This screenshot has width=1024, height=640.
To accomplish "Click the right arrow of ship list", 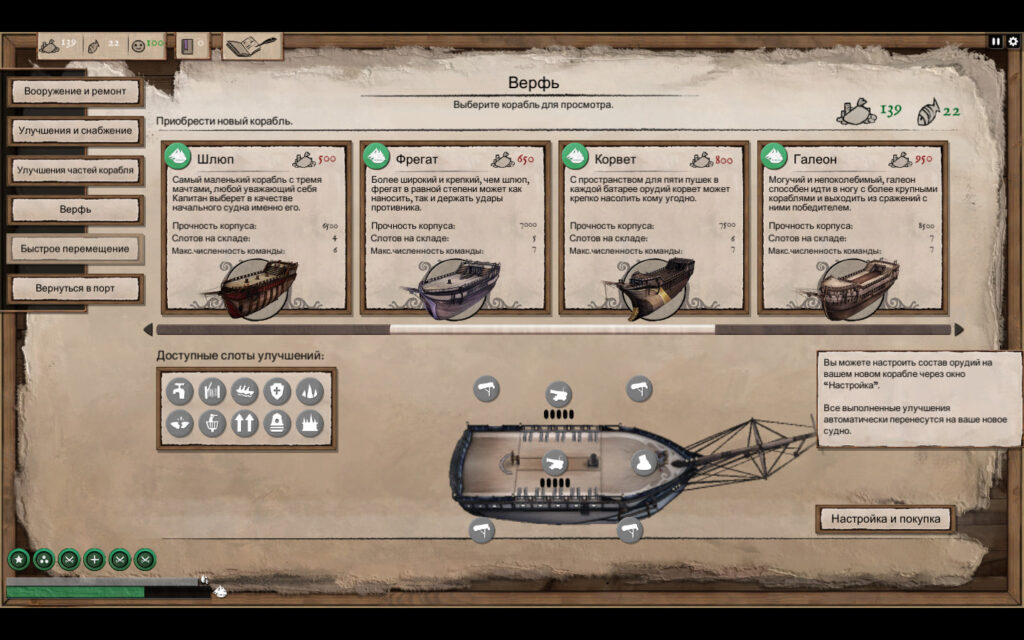I will [959, 329].
